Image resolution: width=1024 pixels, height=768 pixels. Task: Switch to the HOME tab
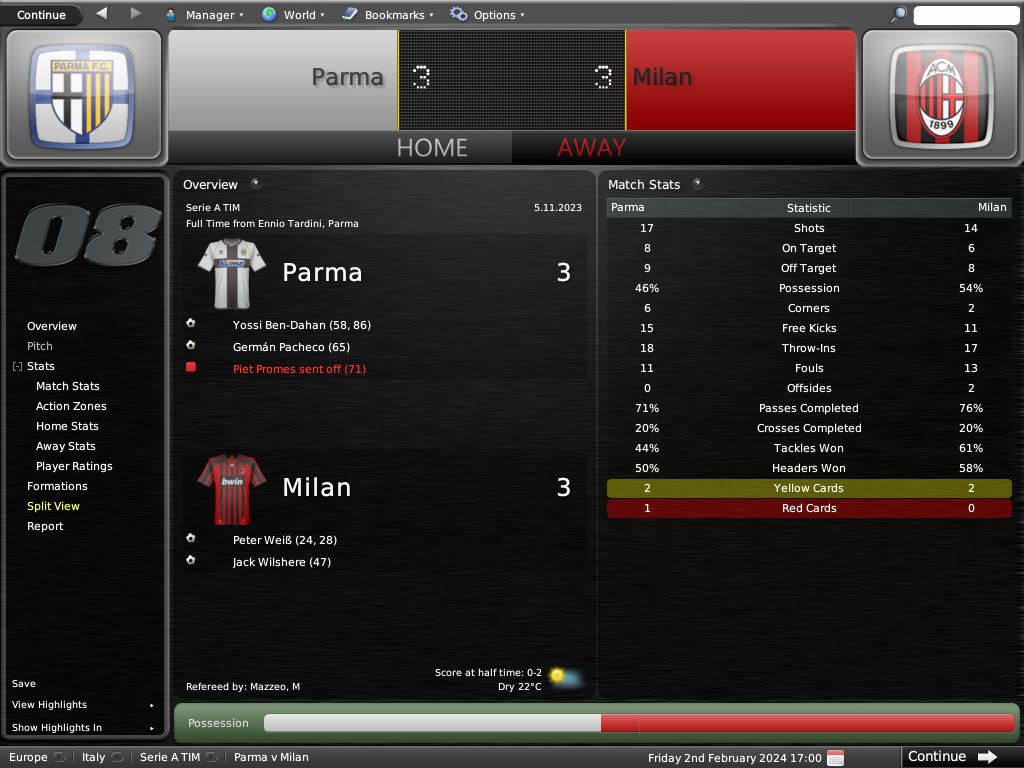pos(432,148)
